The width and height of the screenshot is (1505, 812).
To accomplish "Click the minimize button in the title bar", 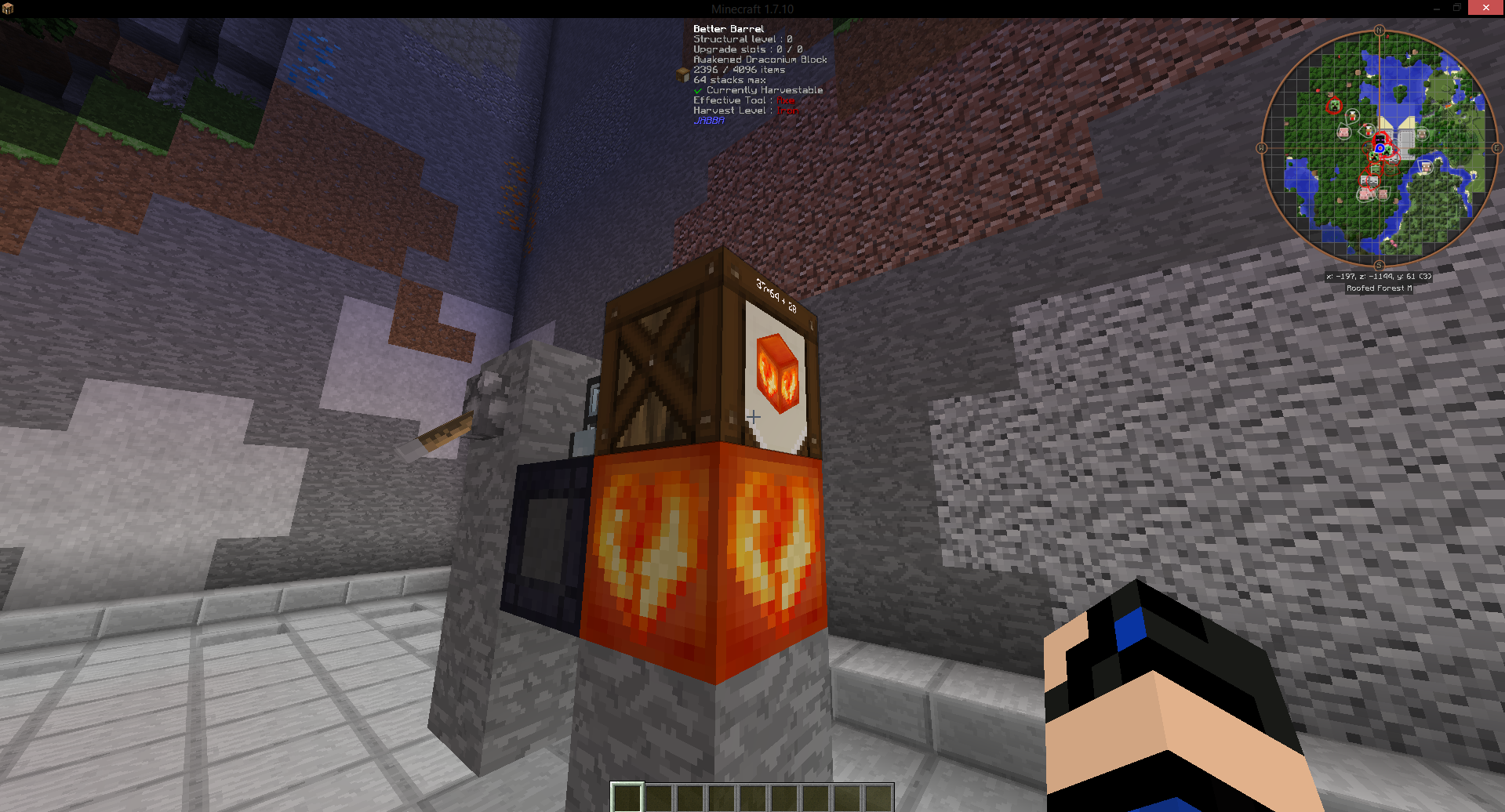I will click(1435, 8).
